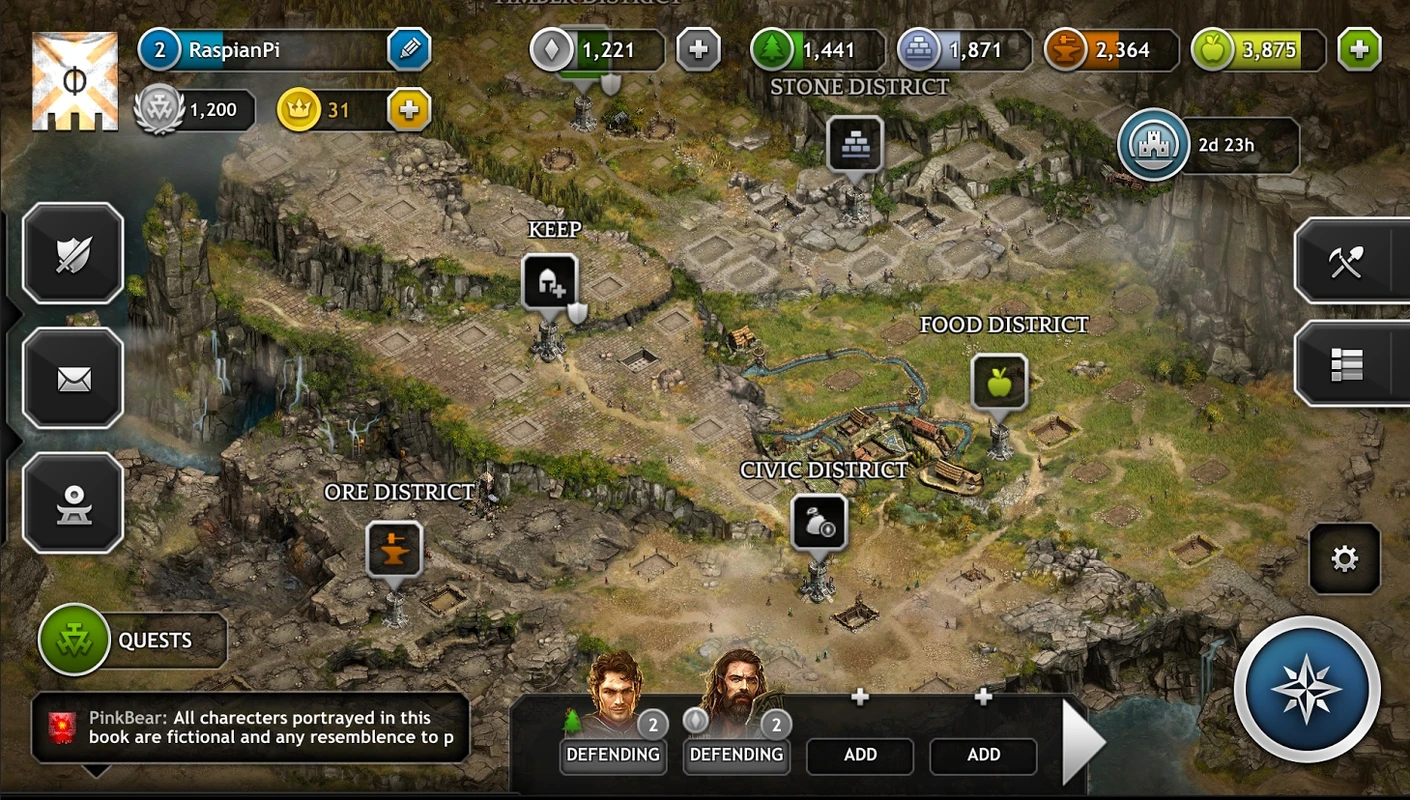
Task: Open the QUESTS panel
Action: (x=130, y=639)
